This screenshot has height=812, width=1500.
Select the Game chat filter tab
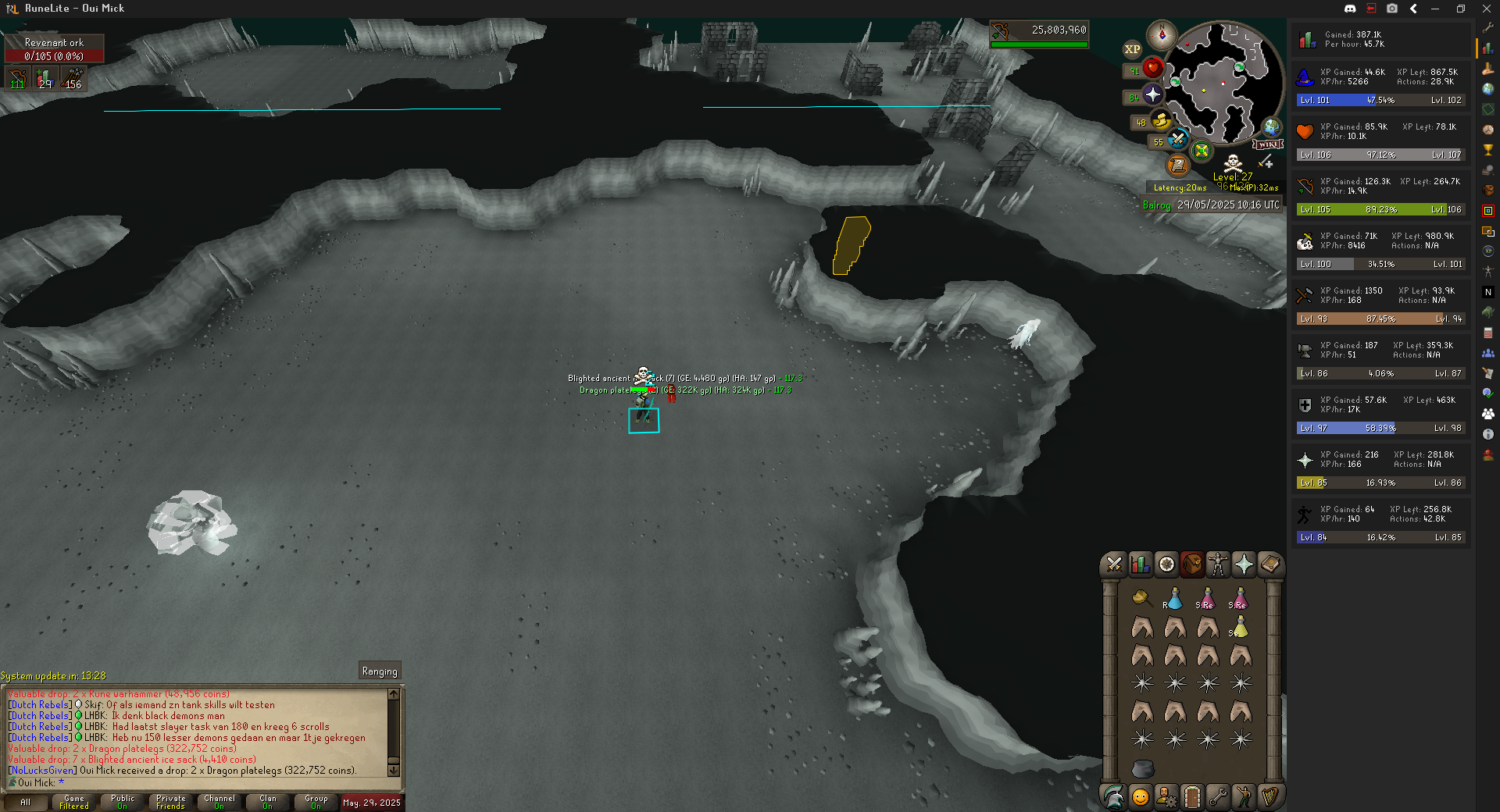(74, 802)
